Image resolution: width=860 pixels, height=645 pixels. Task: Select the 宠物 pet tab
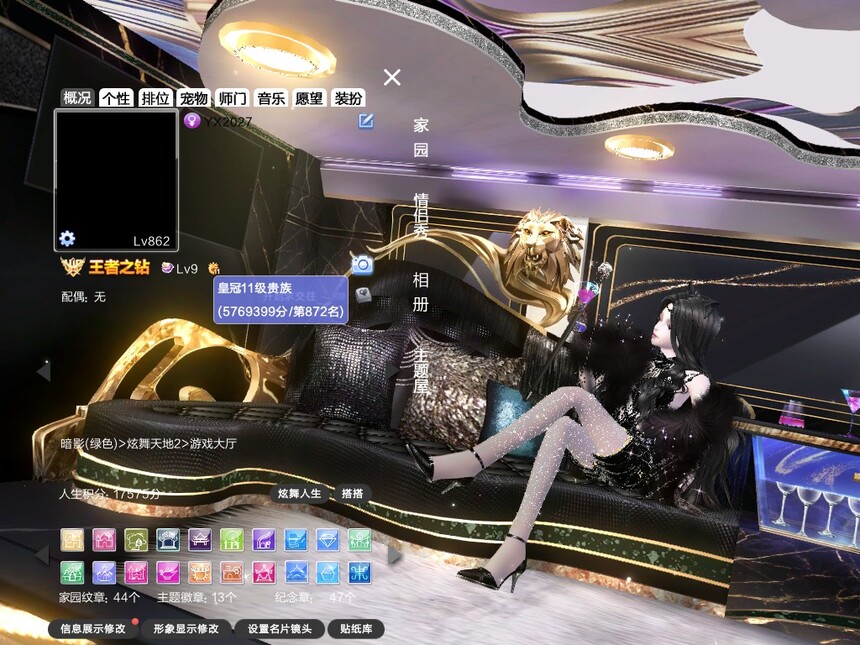194,98
